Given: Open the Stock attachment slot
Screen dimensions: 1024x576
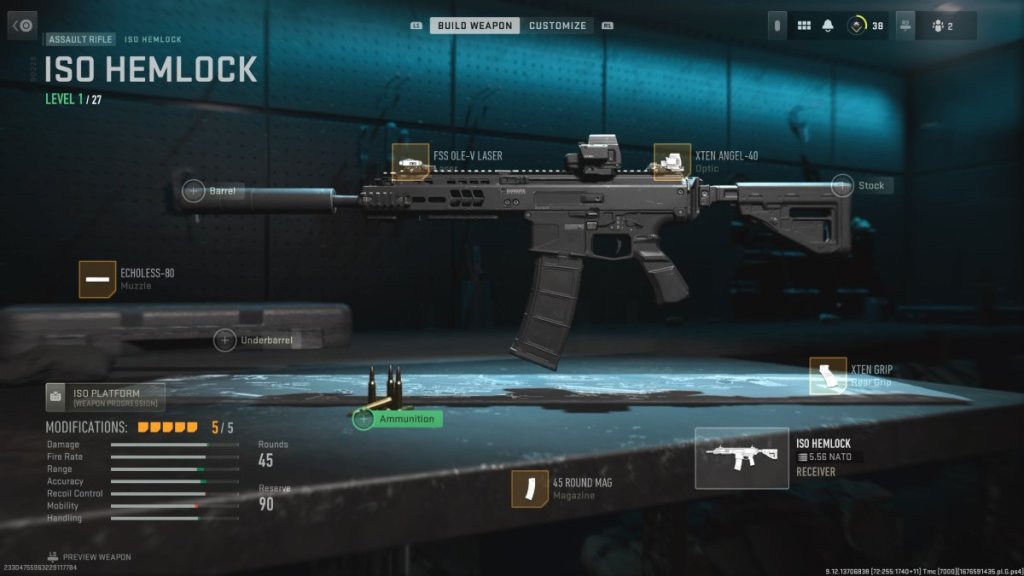Looking at the screenshot, I should (842, 185).
